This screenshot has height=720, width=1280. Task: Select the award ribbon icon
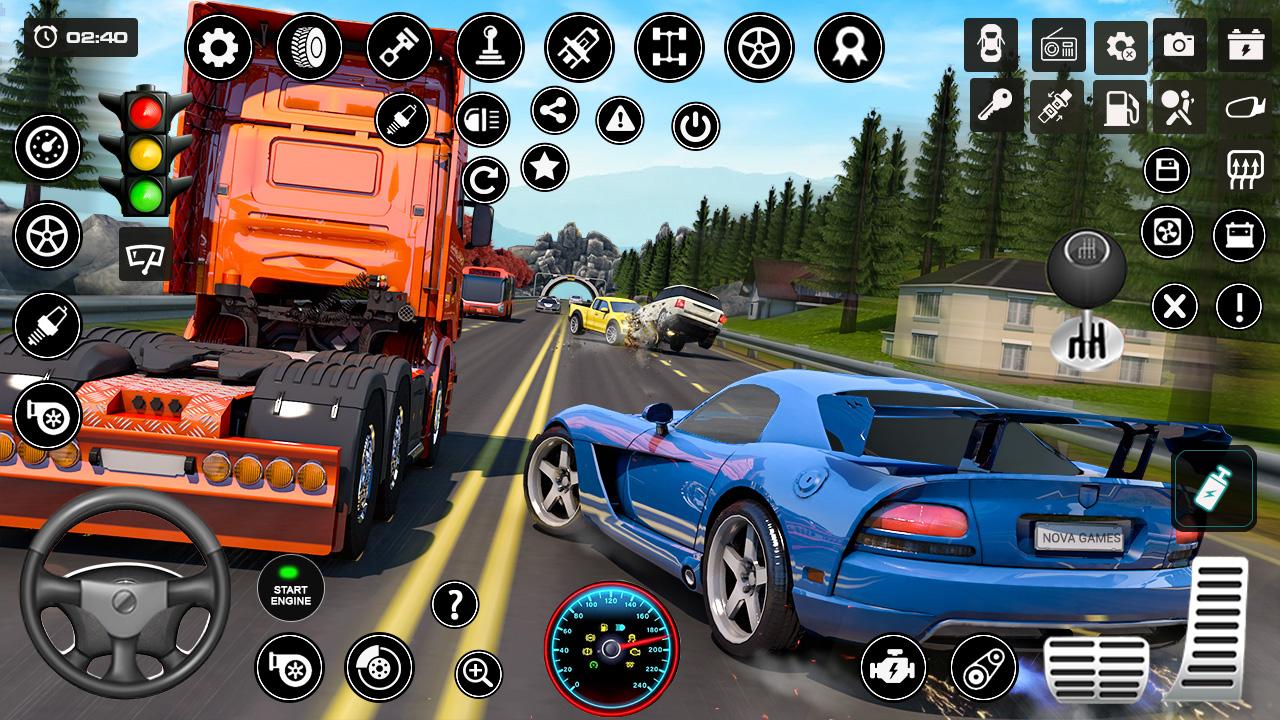point(849,47)
